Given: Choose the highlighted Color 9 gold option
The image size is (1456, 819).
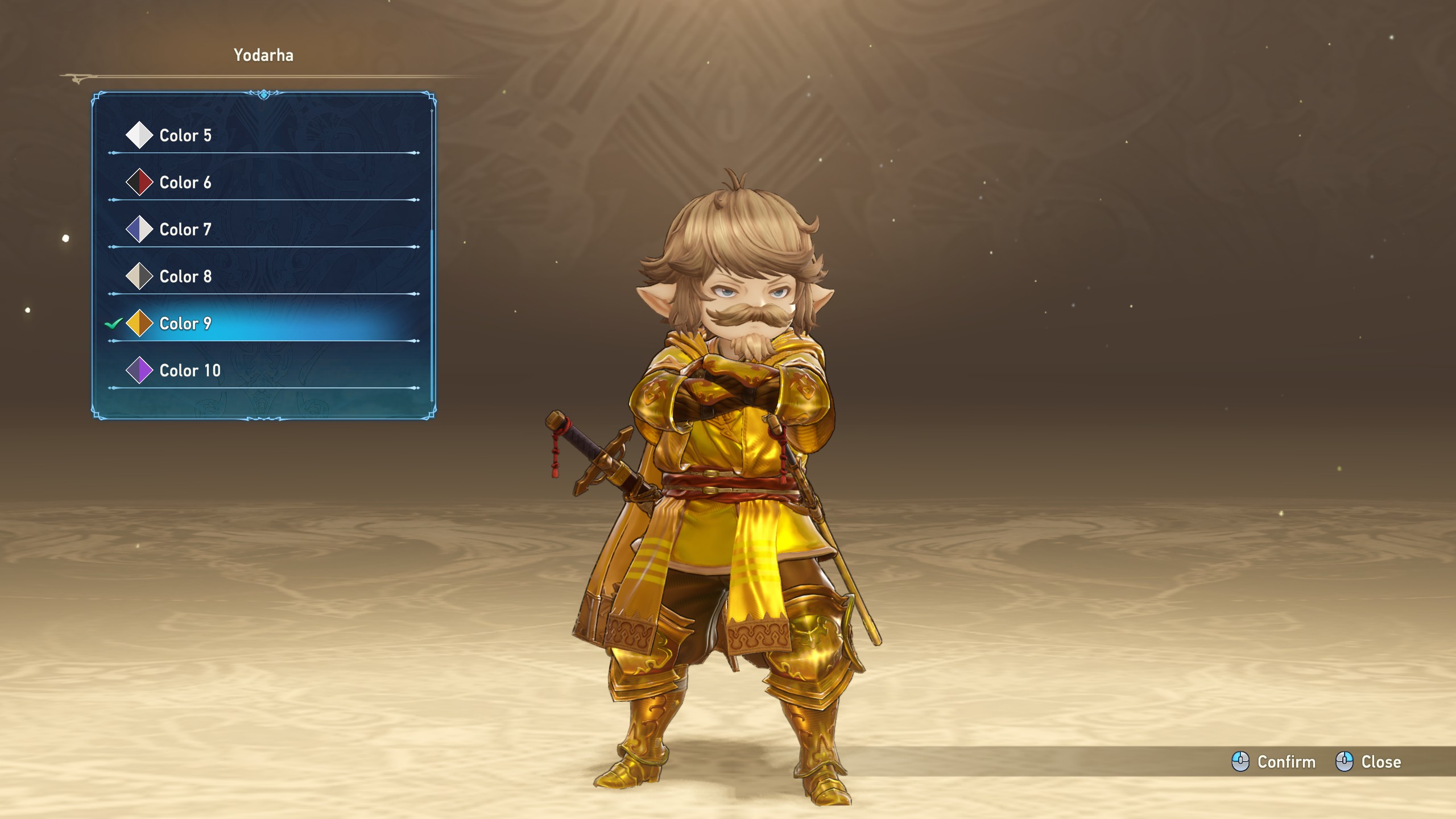Looking at the screenshot, I should point(263,324).
